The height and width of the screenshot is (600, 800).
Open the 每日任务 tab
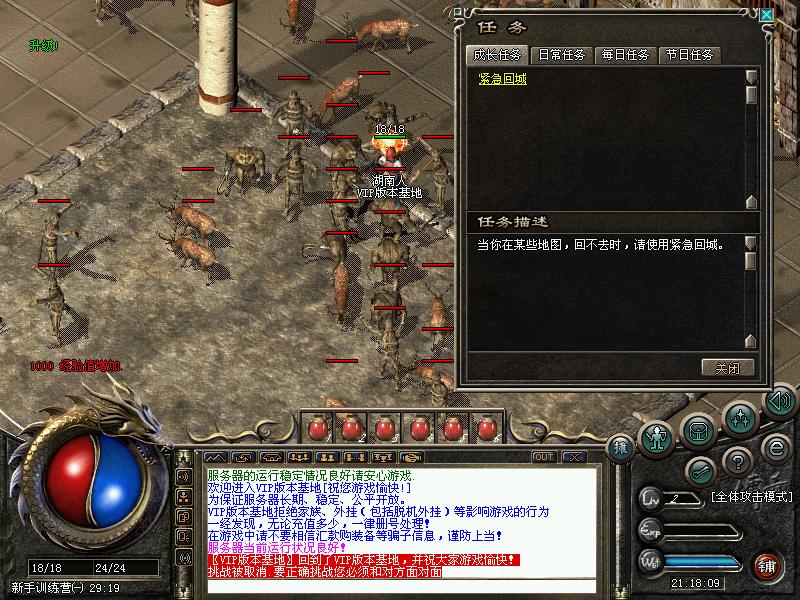625,55
